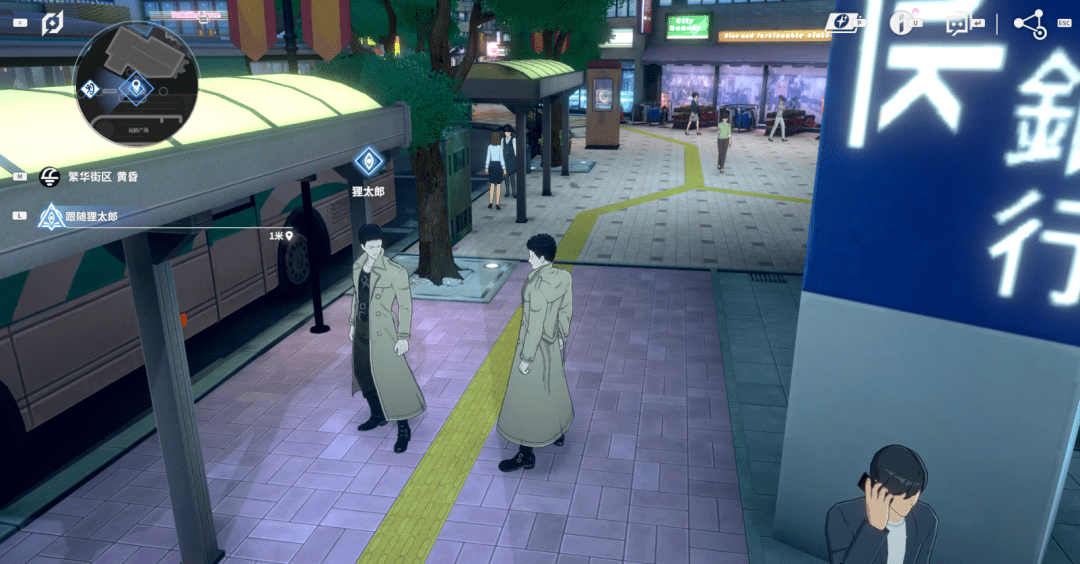
Task: Open the circular minimap
Action: pos(136,84)
